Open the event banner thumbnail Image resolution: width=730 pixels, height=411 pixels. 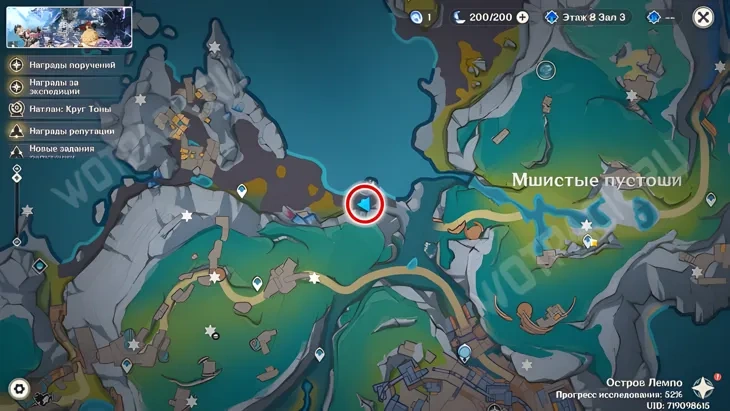pos(69,27)
